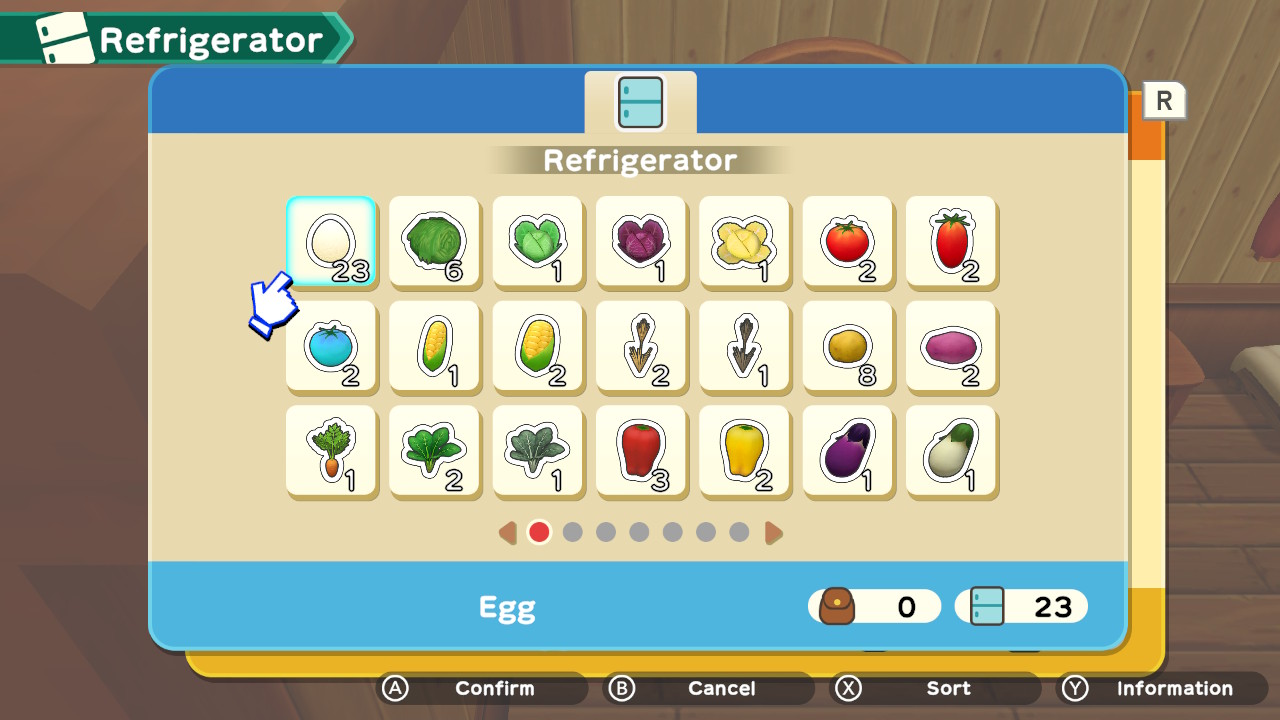This screenshot has height=720, width=1280.
Task: Select the round red tomato slot
Action: pyautogui.click(x=848, y=241)
